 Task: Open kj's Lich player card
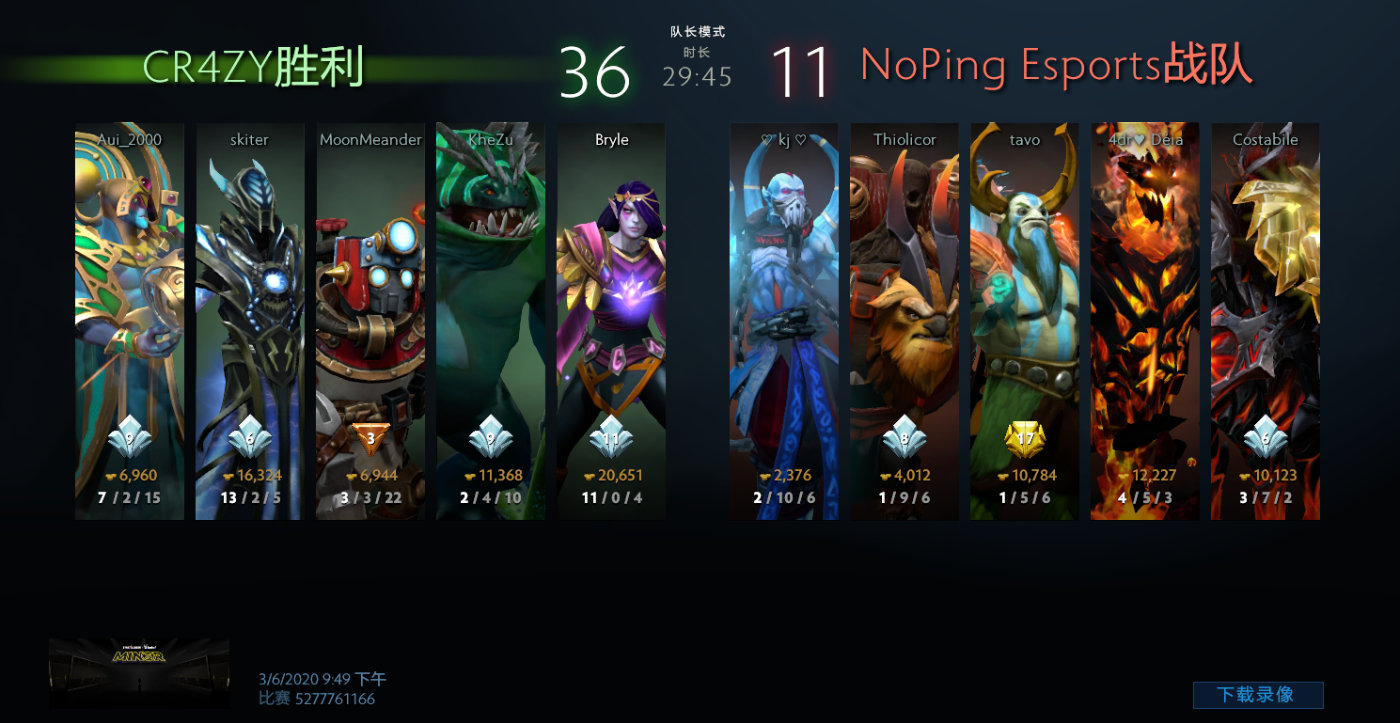point(784,320)
